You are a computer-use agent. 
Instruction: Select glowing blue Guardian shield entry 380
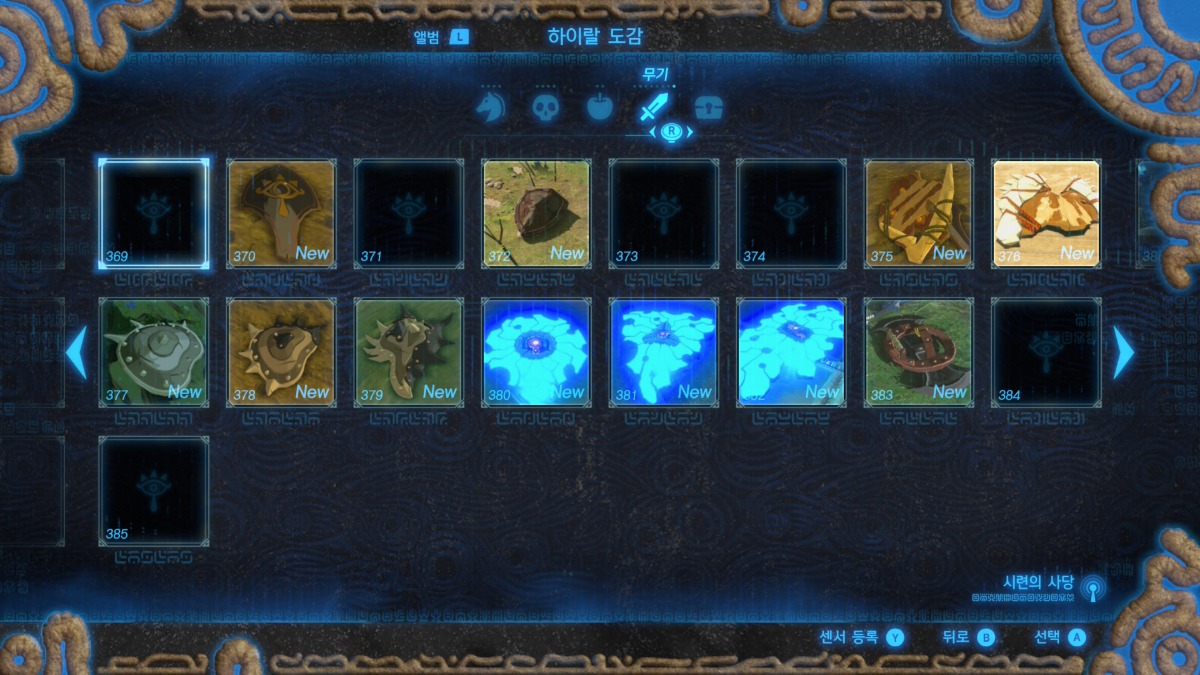point(536,352)
